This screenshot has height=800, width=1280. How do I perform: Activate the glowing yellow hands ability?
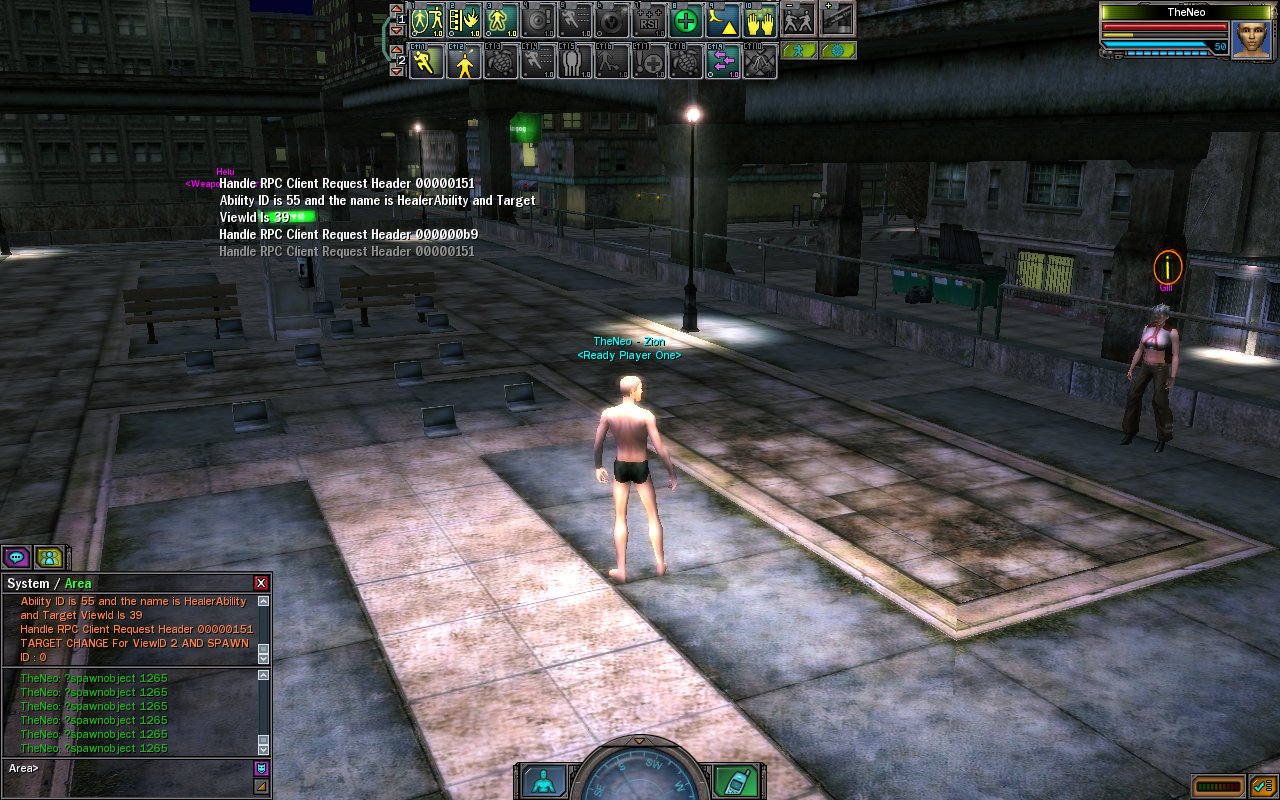[x=761, y=20]
